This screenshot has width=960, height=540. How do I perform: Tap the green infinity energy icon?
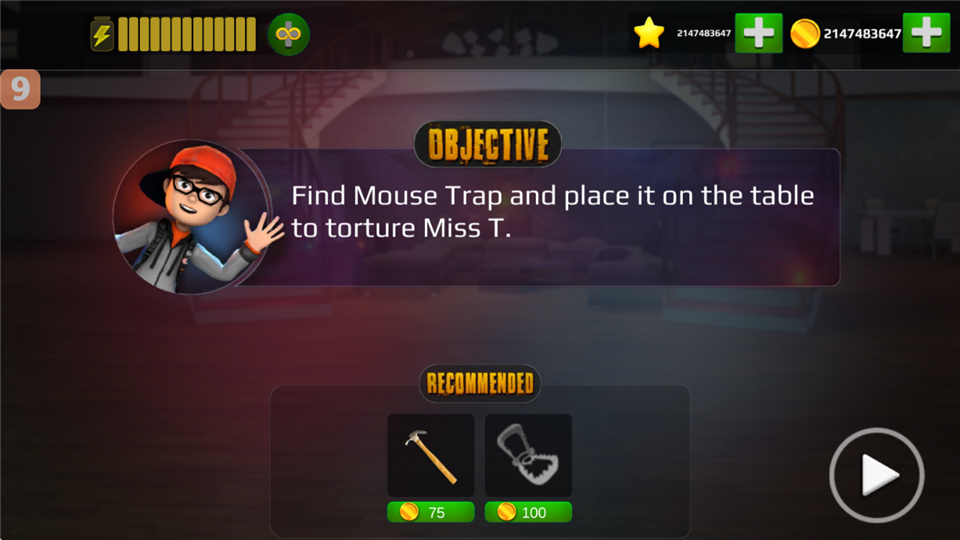[288, 35]
